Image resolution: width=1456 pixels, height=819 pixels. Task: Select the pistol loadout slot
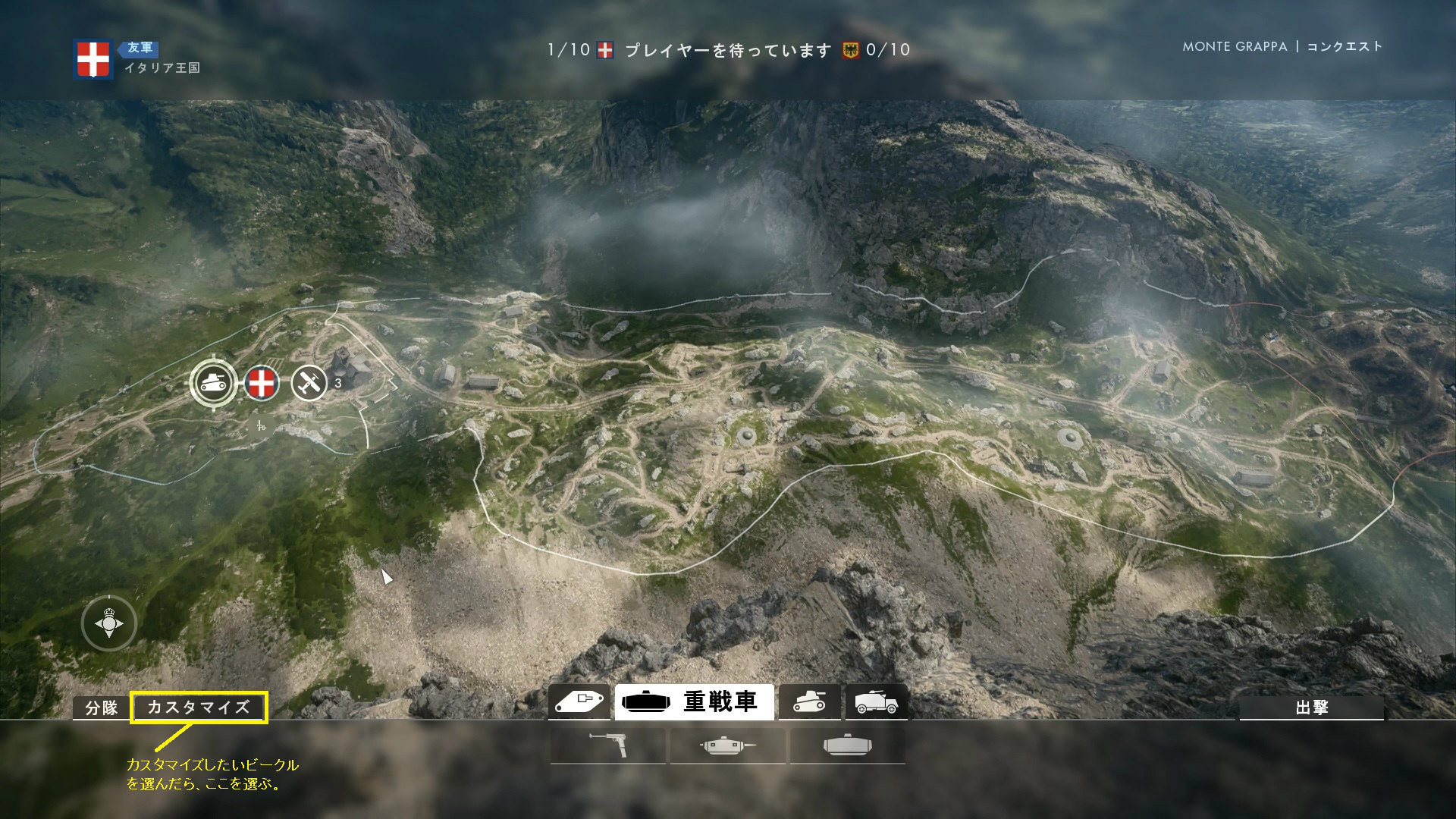(x=608, y=746)
